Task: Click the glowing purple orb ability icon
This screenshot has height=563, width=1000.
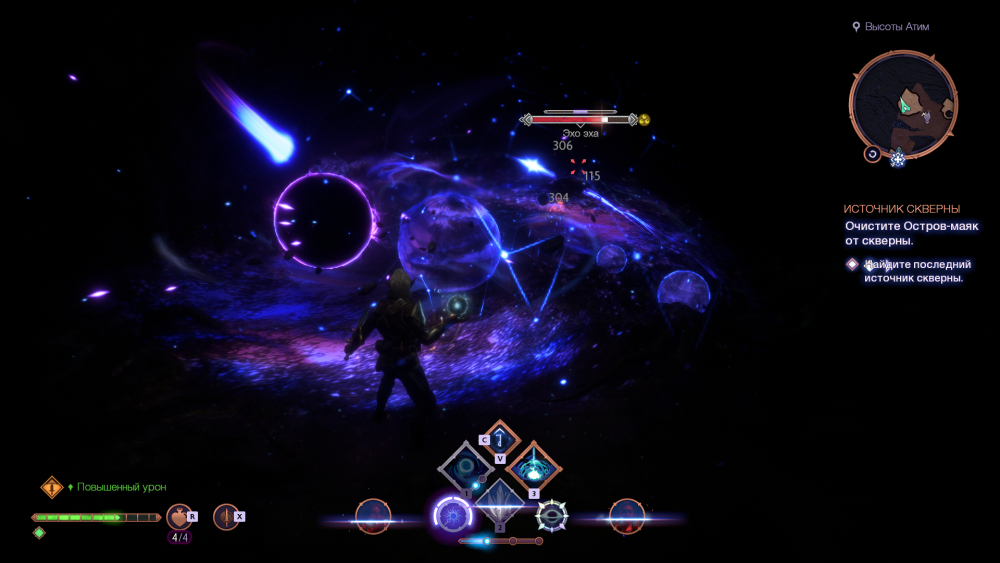Action: pos(452,516)
